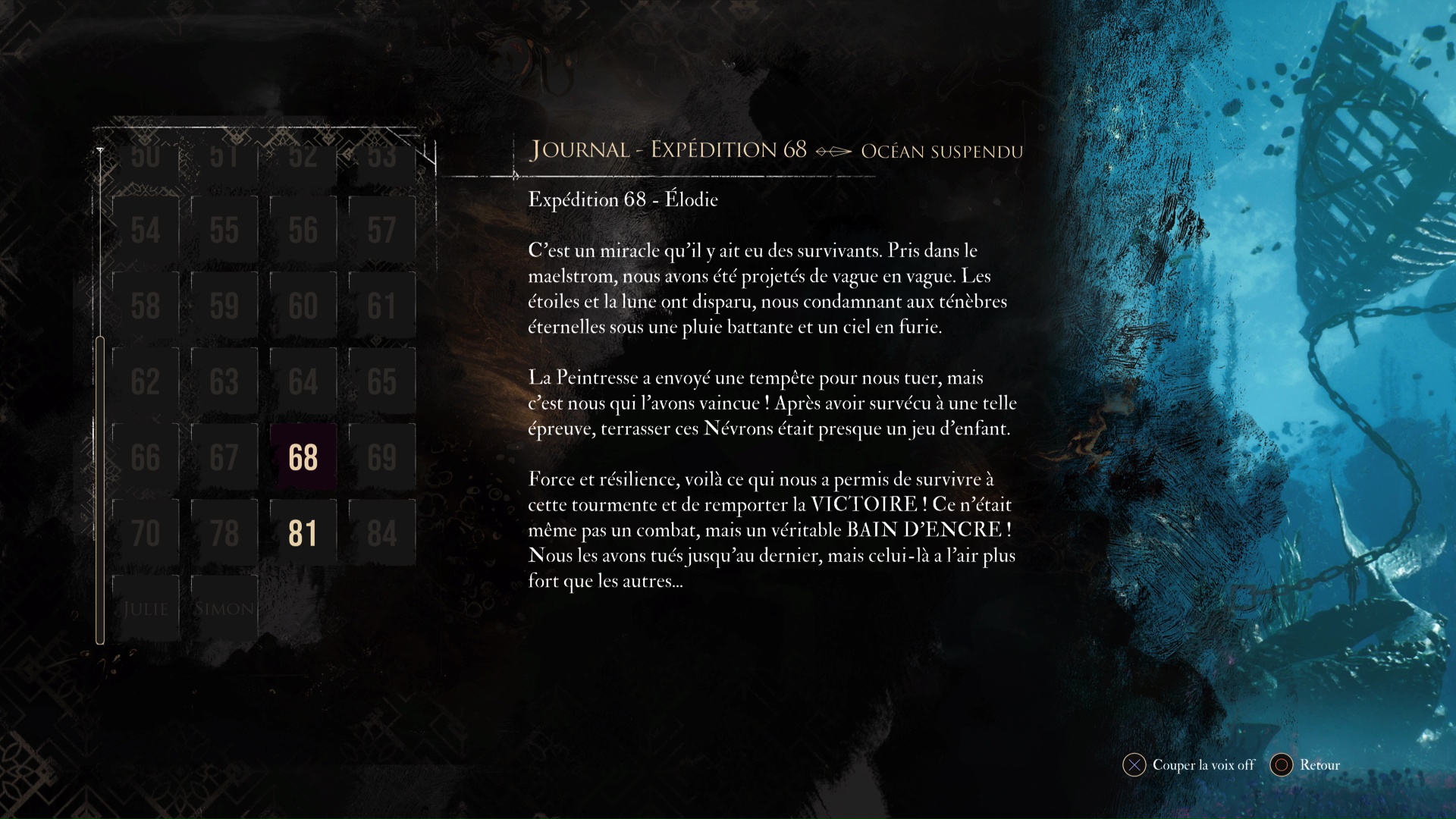Expand journal entry 78
The image size is (1456, 819).
(x=224, y=533)
